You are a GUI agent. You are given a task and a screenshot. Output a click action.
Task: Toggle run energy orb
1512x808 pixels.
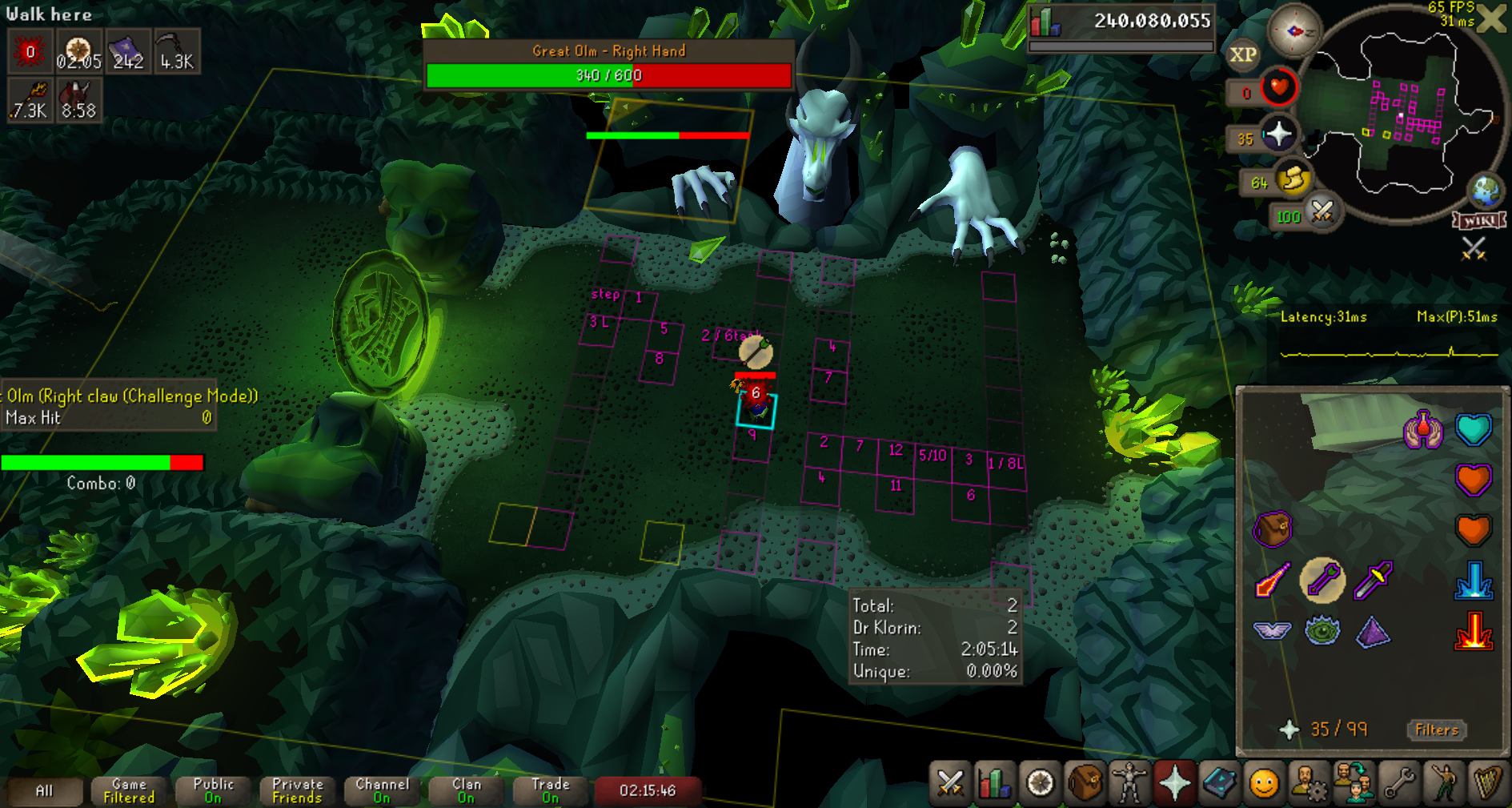pos(1293,179)
